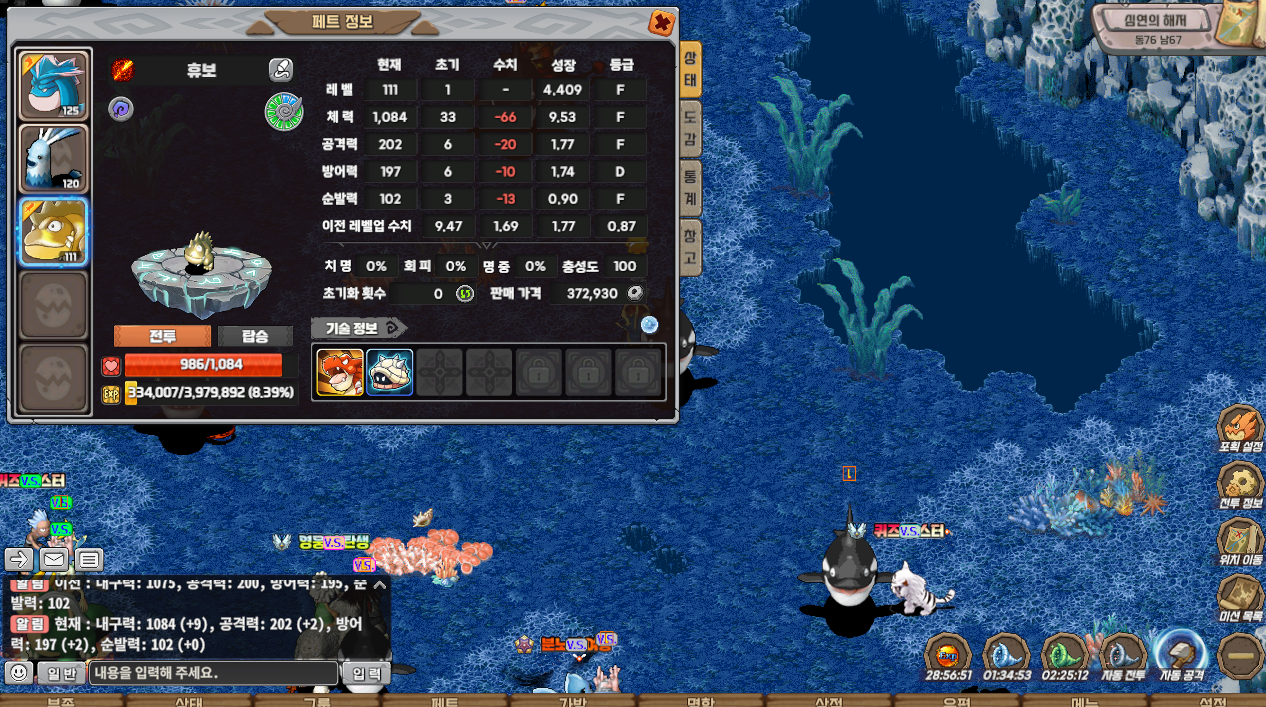Open the 창고 storage tab
The image size is (1266, 707).
click(690, 247)
